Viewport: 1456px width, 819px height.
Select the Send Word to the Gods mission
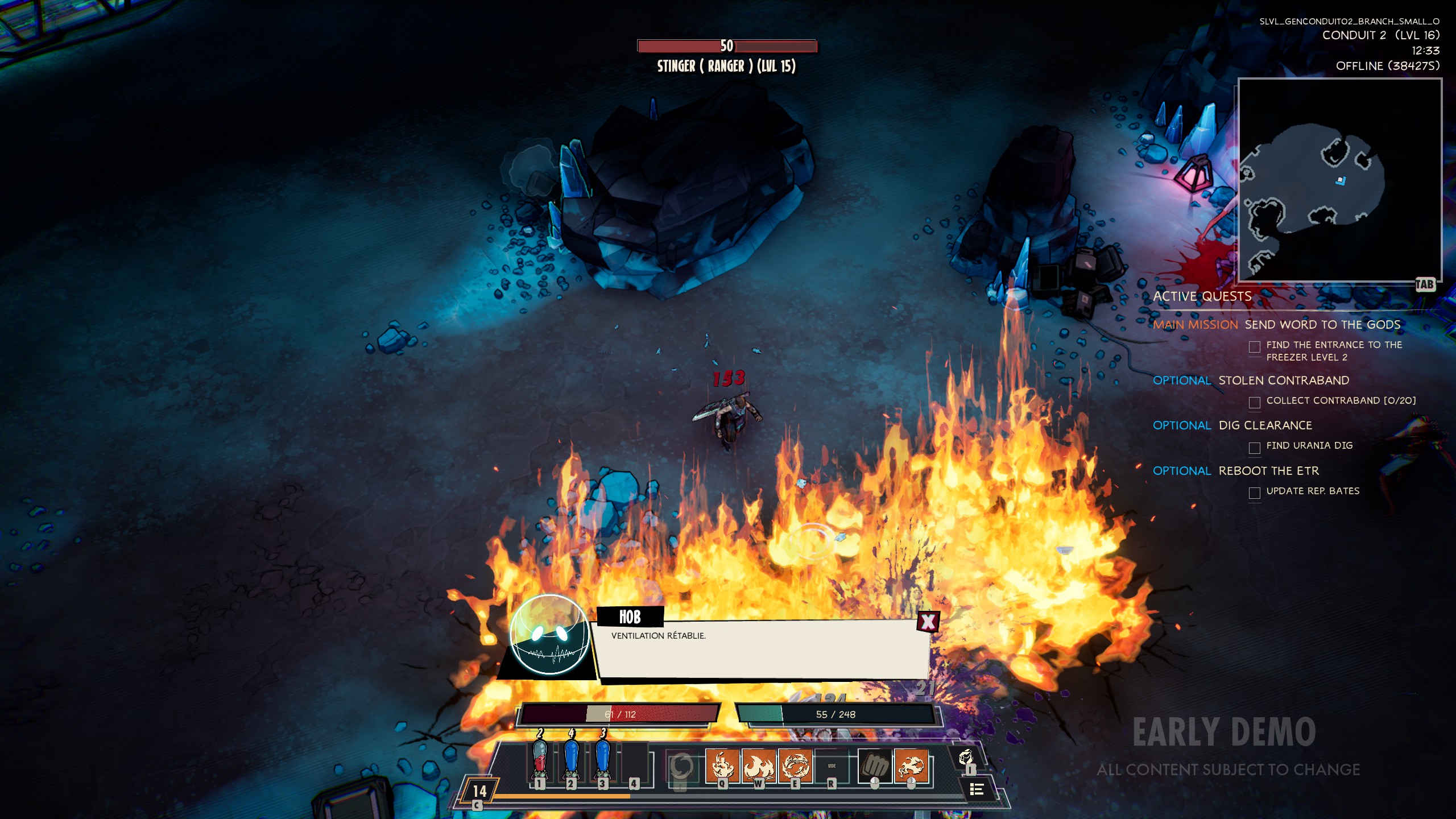(1322, 325)
